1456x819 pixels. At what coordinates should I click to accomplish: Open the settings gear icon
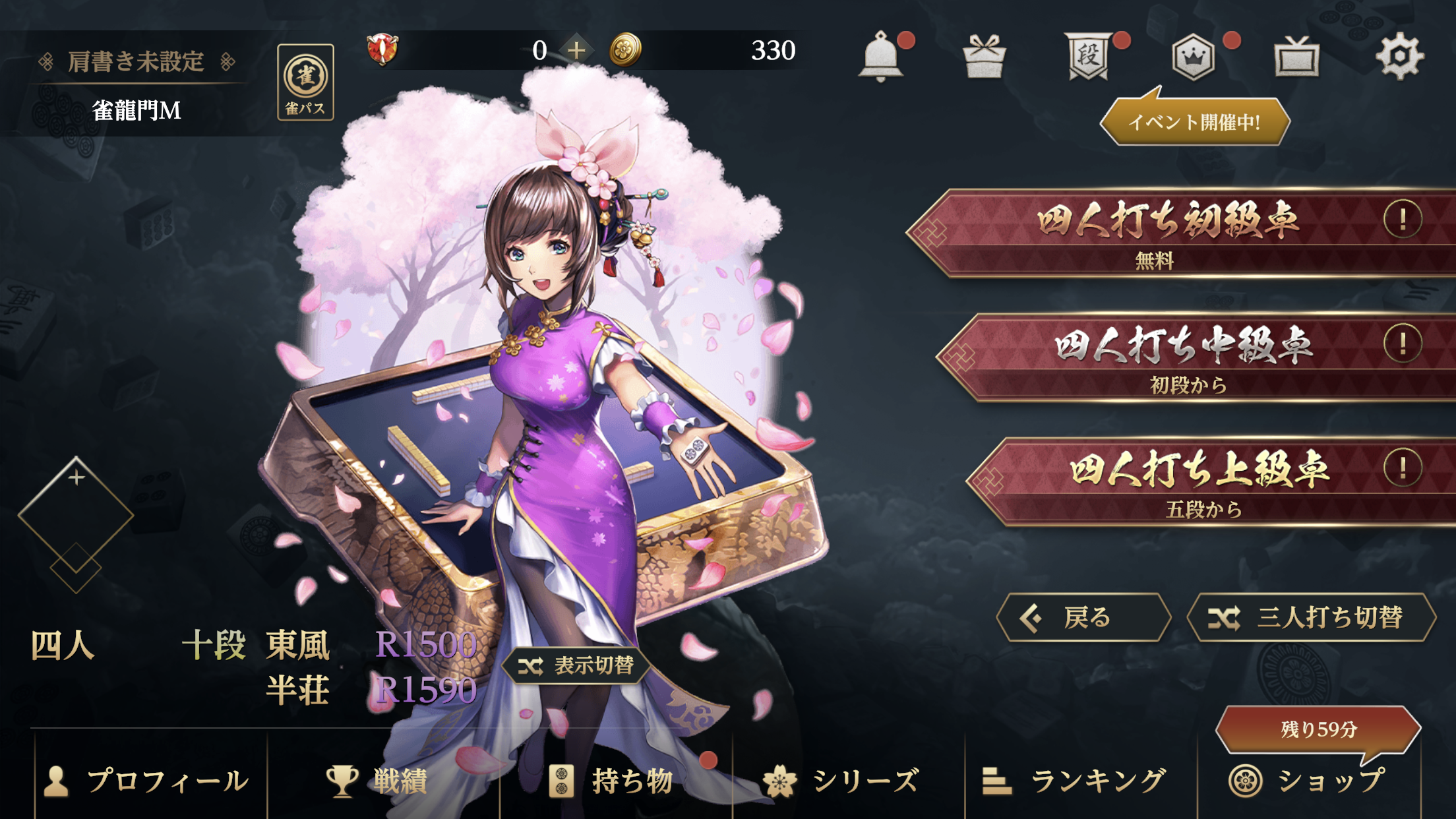coord(1399,57)
